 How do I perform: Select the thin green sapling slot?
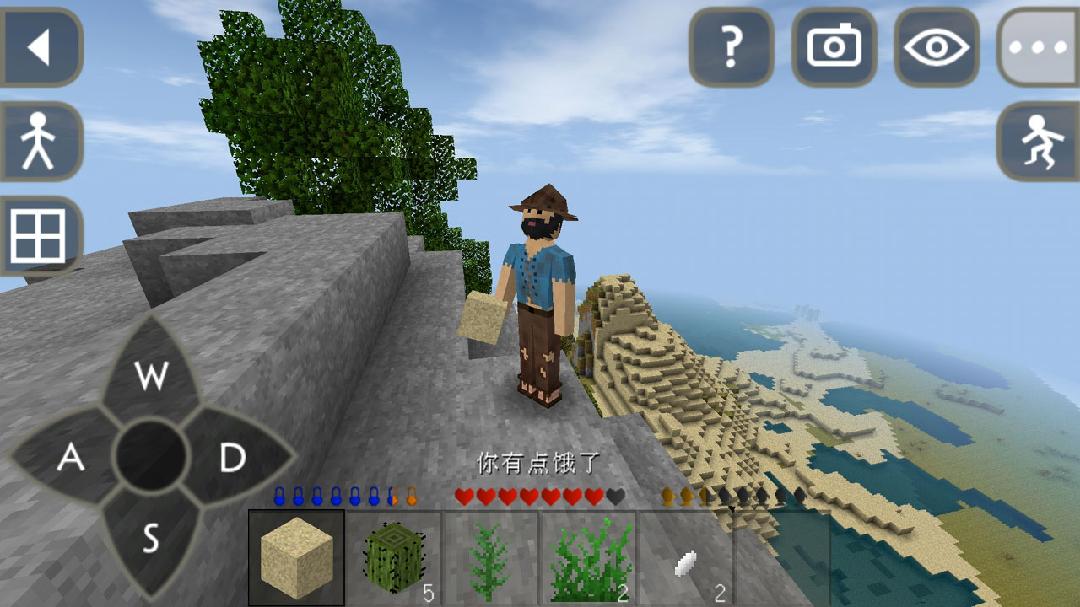tap(490, 558)
